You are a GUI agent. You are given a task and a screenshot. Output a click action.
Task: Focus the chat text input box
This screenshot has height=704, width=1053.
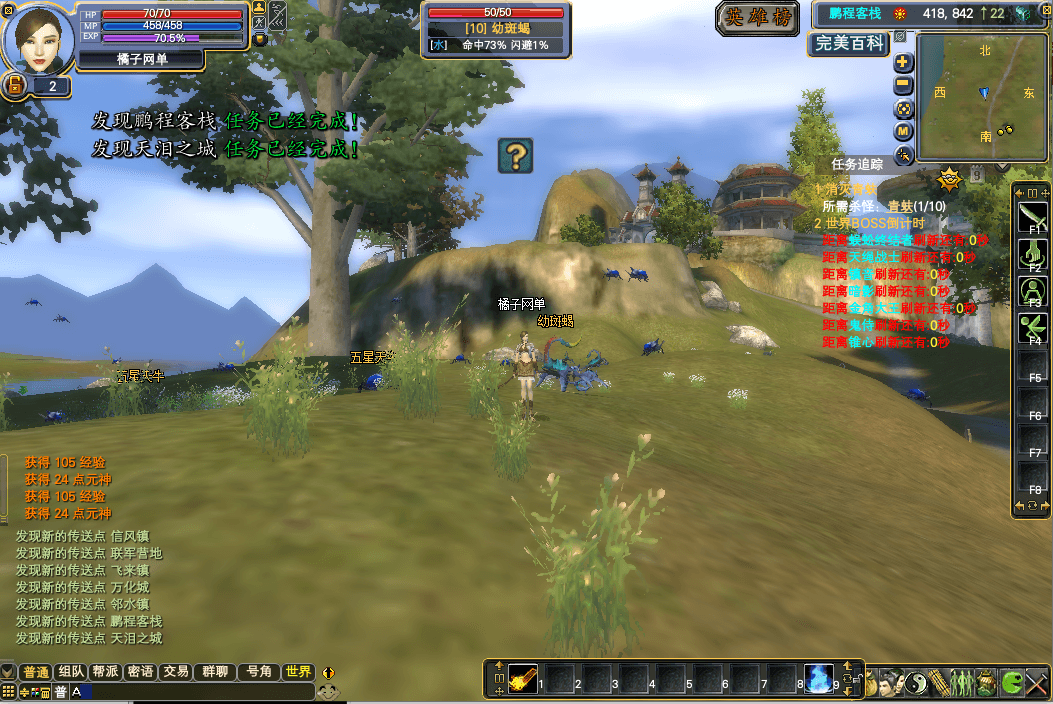(190, 691)
